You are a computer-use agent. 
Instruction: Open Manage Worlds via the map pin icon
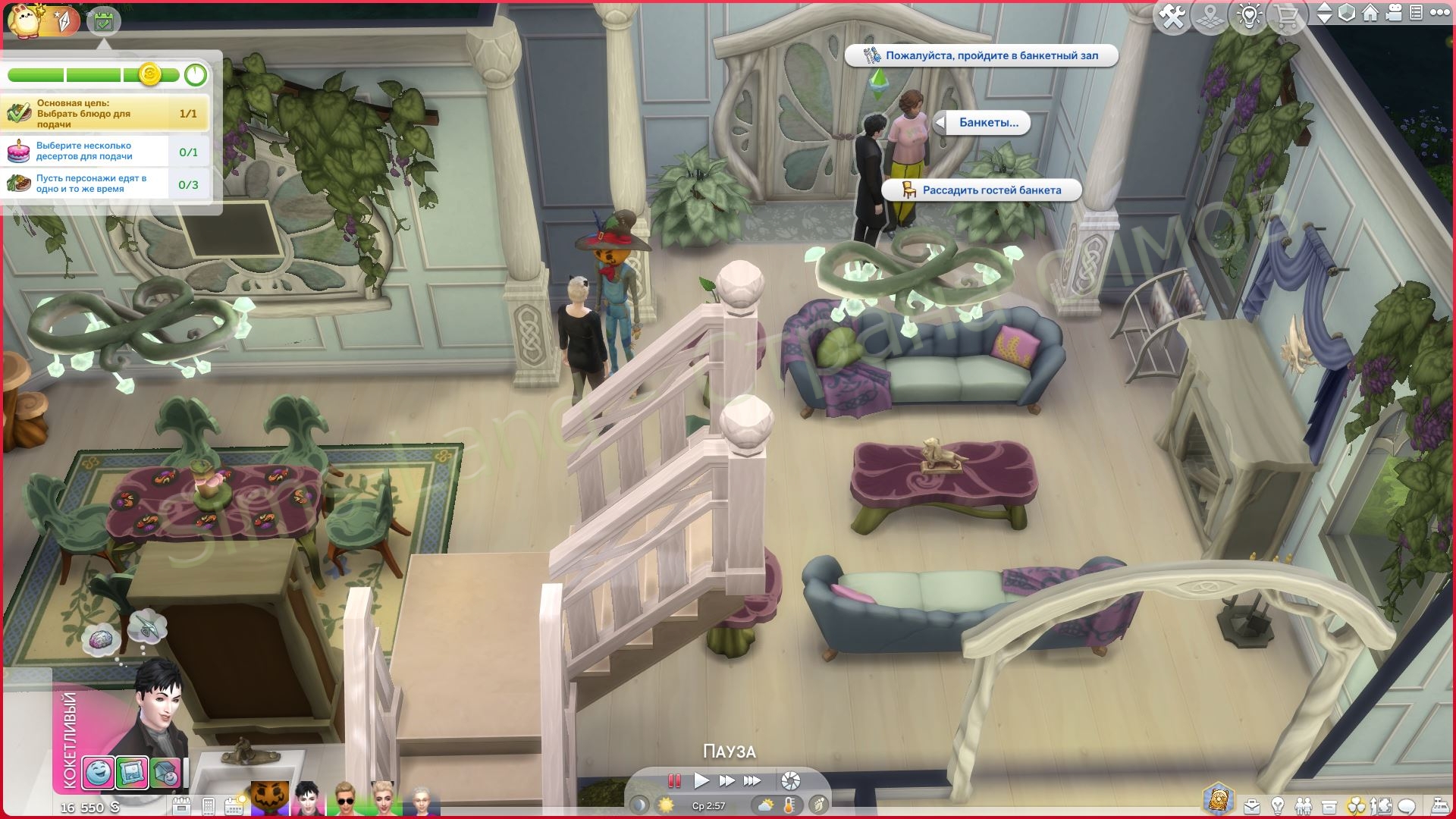(x=1210, y=13)
